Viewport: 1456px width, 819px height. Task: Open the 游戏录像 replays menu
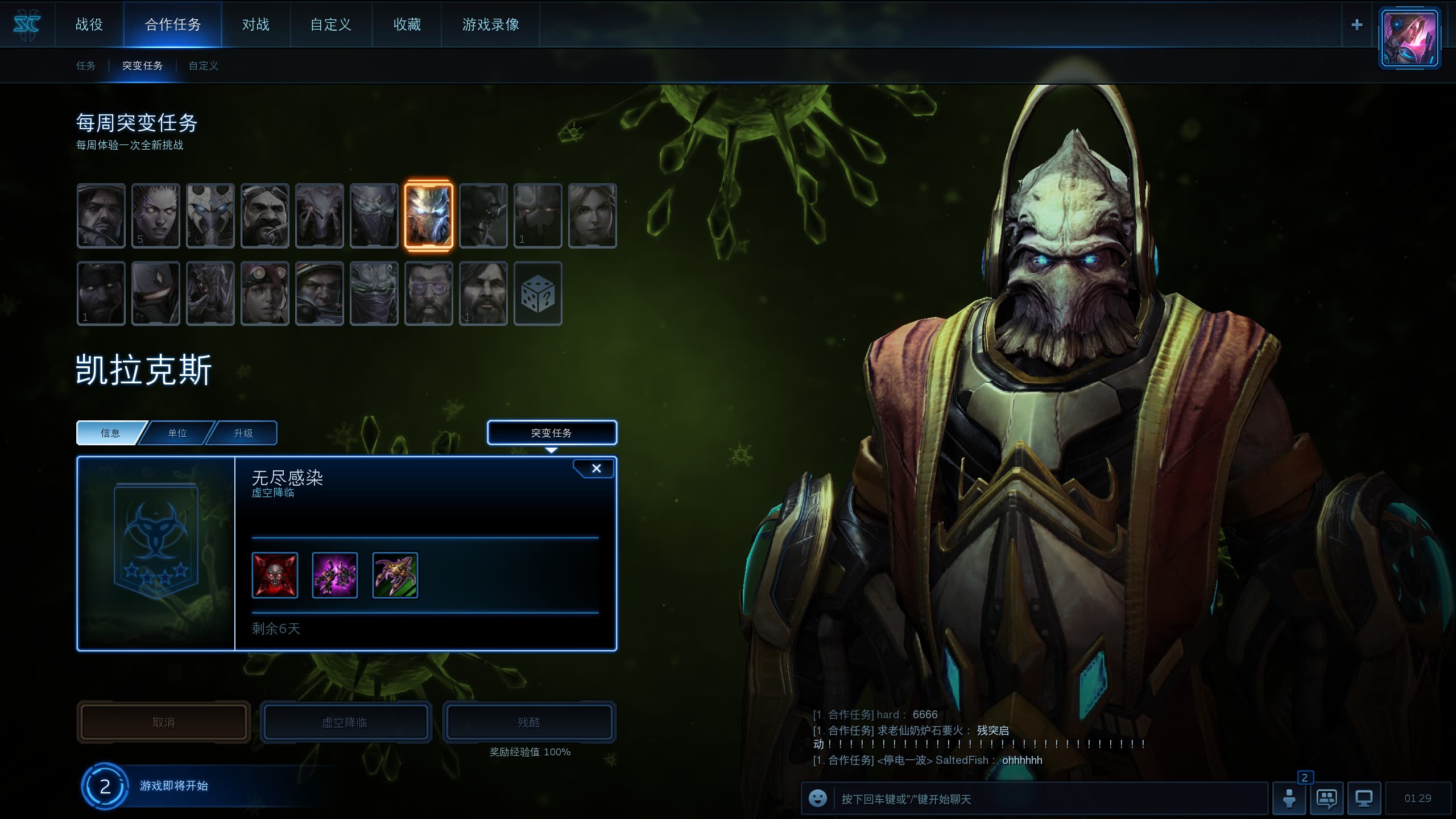pos(491,24)
